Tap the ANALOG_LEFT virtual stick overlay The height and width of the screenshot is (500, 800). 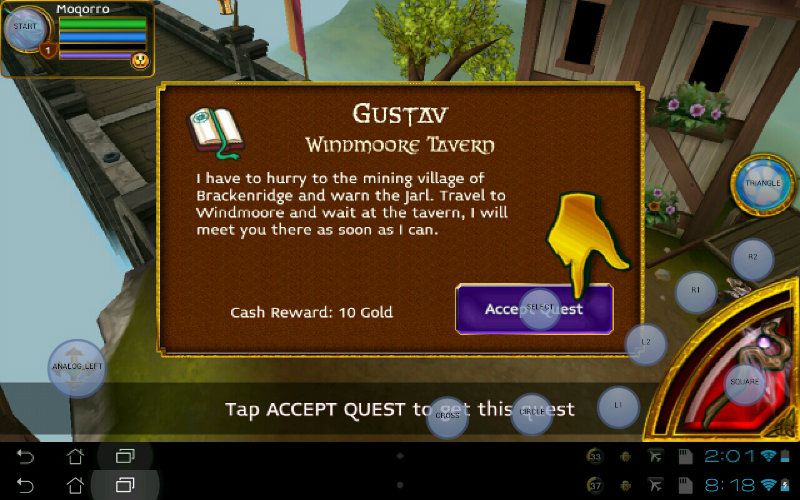(x=77, y=367)
